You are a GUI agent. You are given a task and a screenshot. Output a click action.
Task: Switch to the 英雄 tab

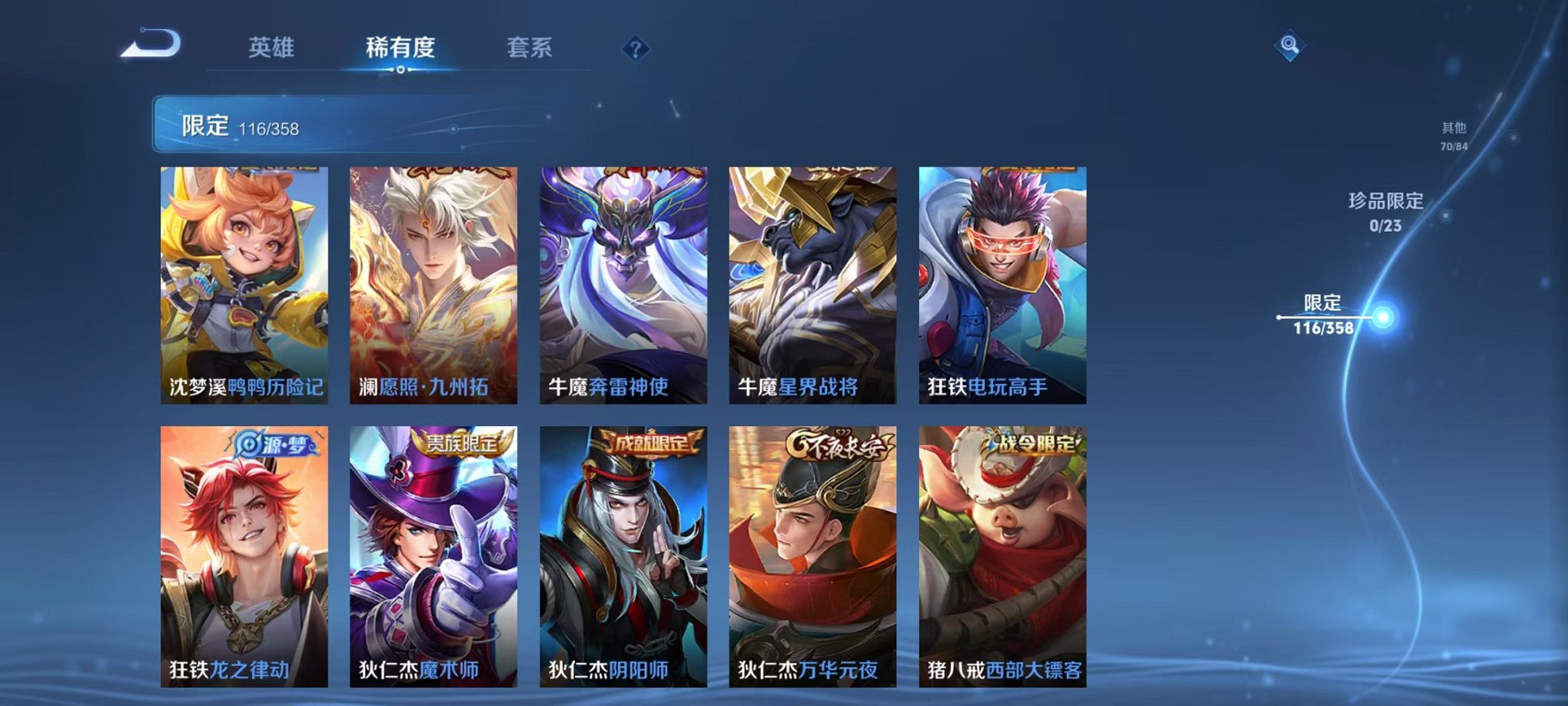271,48
